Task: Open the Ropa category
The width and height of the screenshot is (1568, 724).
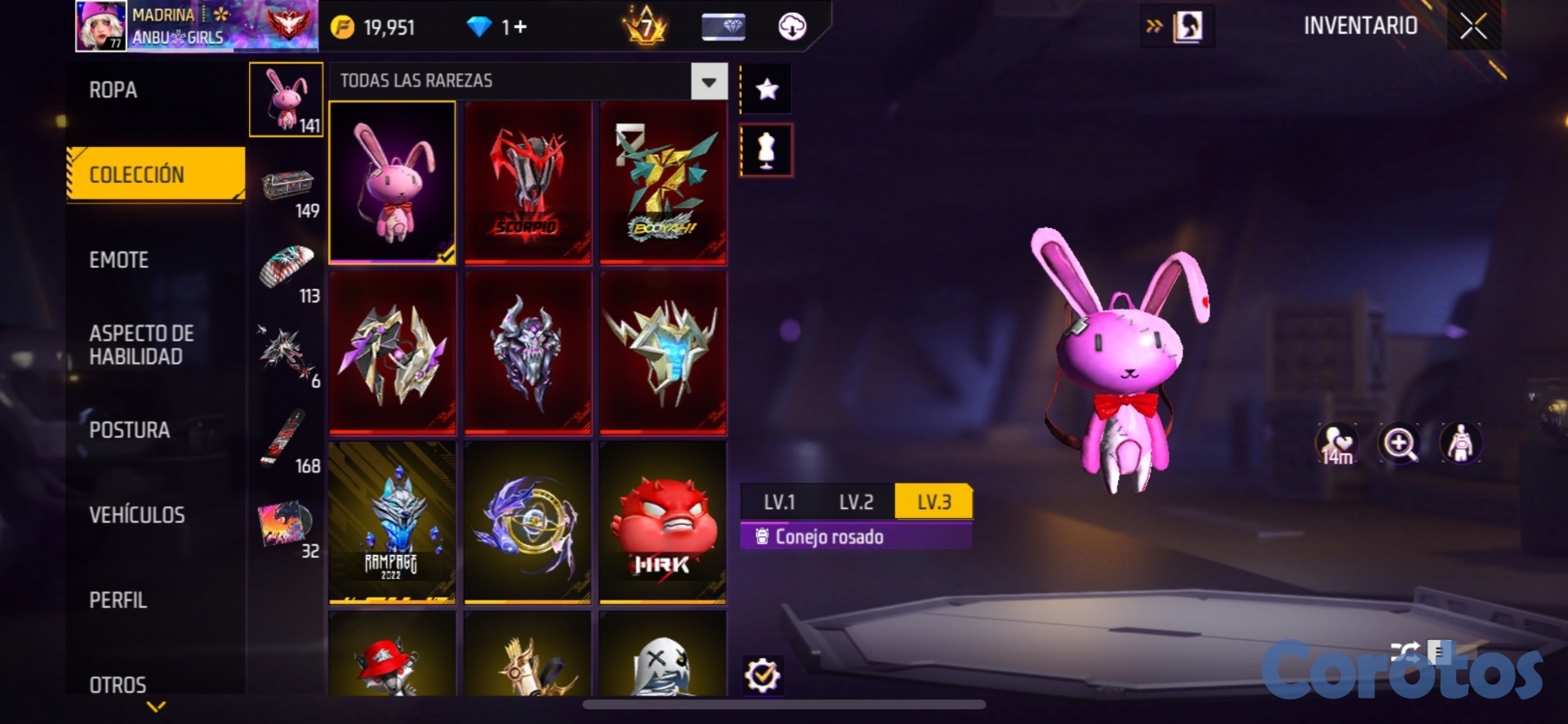Action: point(114,90)
